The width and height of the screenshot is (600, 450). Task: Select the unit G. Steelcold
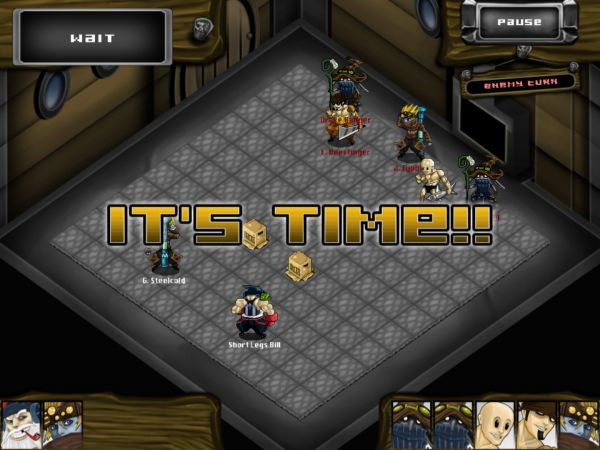point(165,250)
